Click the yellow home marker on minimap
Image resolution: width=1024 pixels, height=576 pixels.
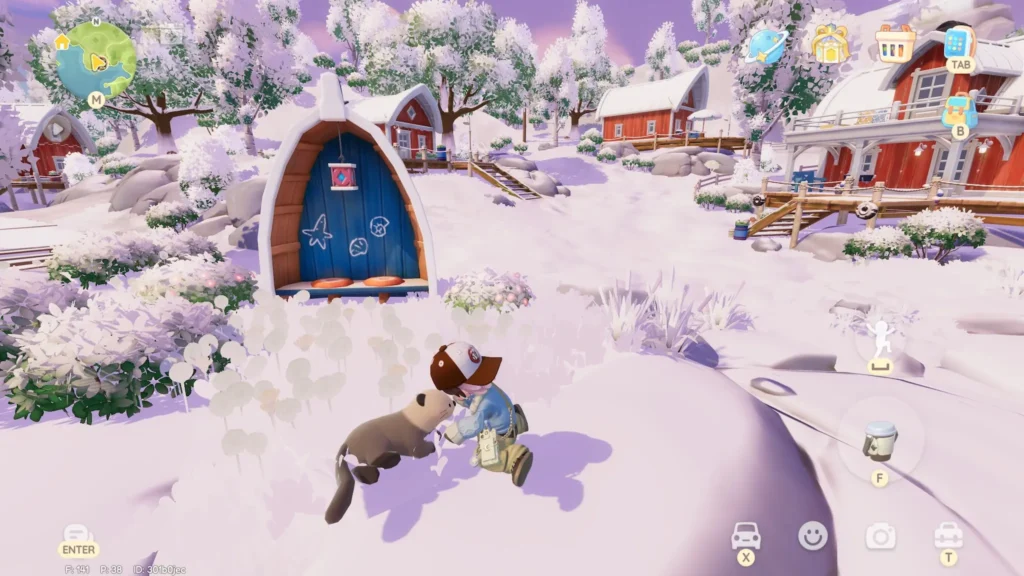coord(62,42)
